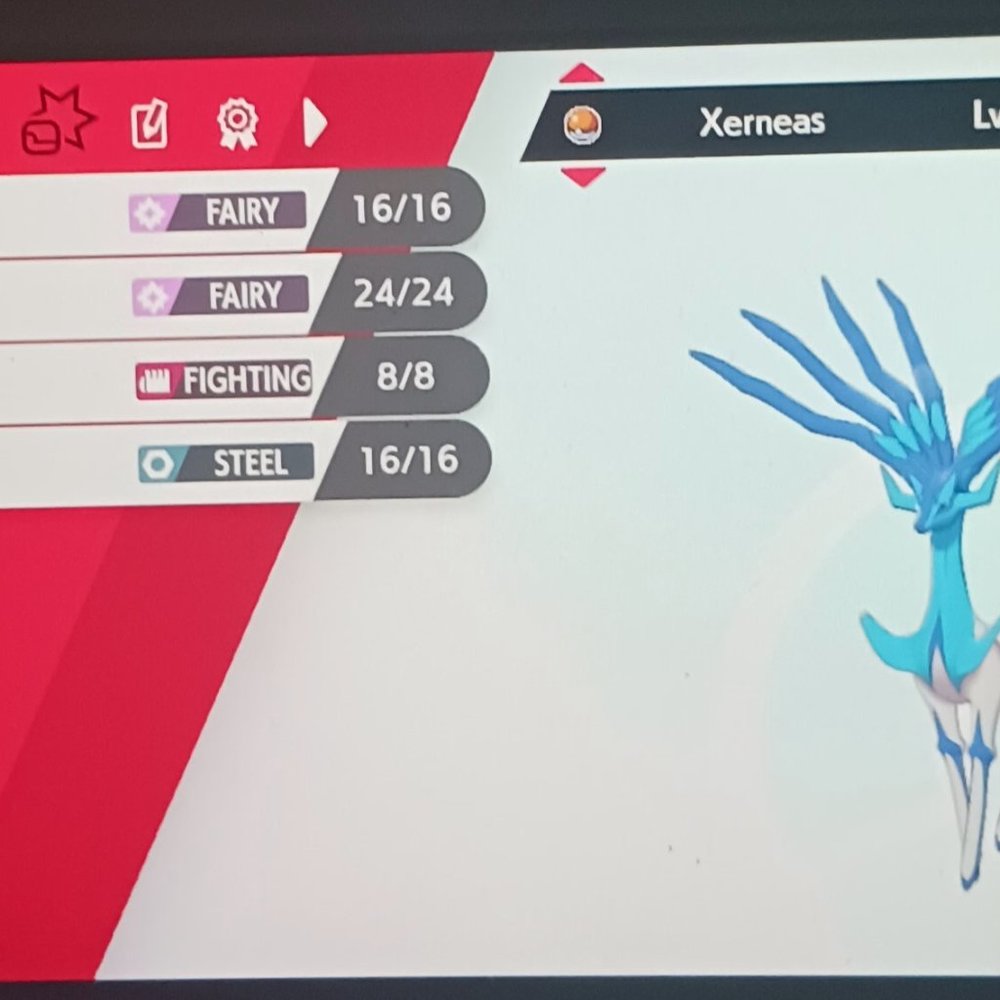Choose the Fairy move with 24/24 PP

(x=240, y=295)
